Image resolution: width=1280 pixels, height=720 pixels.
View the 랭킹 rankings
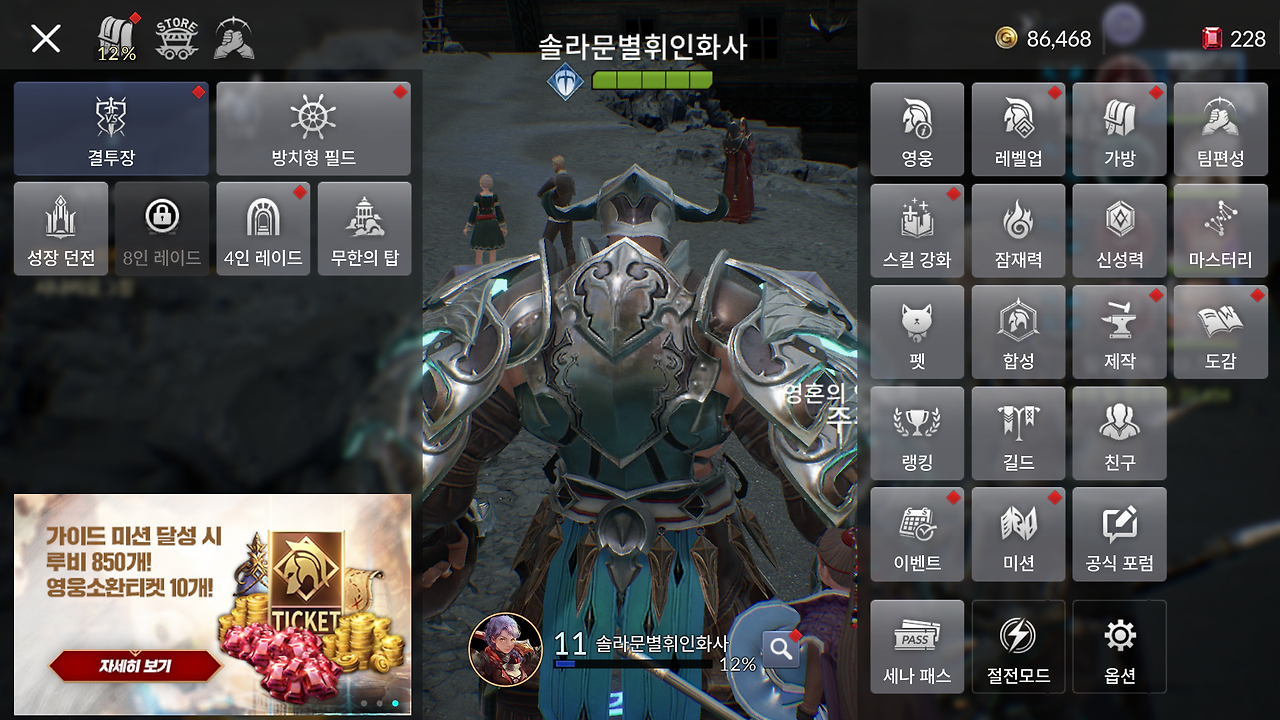pyautogui.click(x=916, y=432)
